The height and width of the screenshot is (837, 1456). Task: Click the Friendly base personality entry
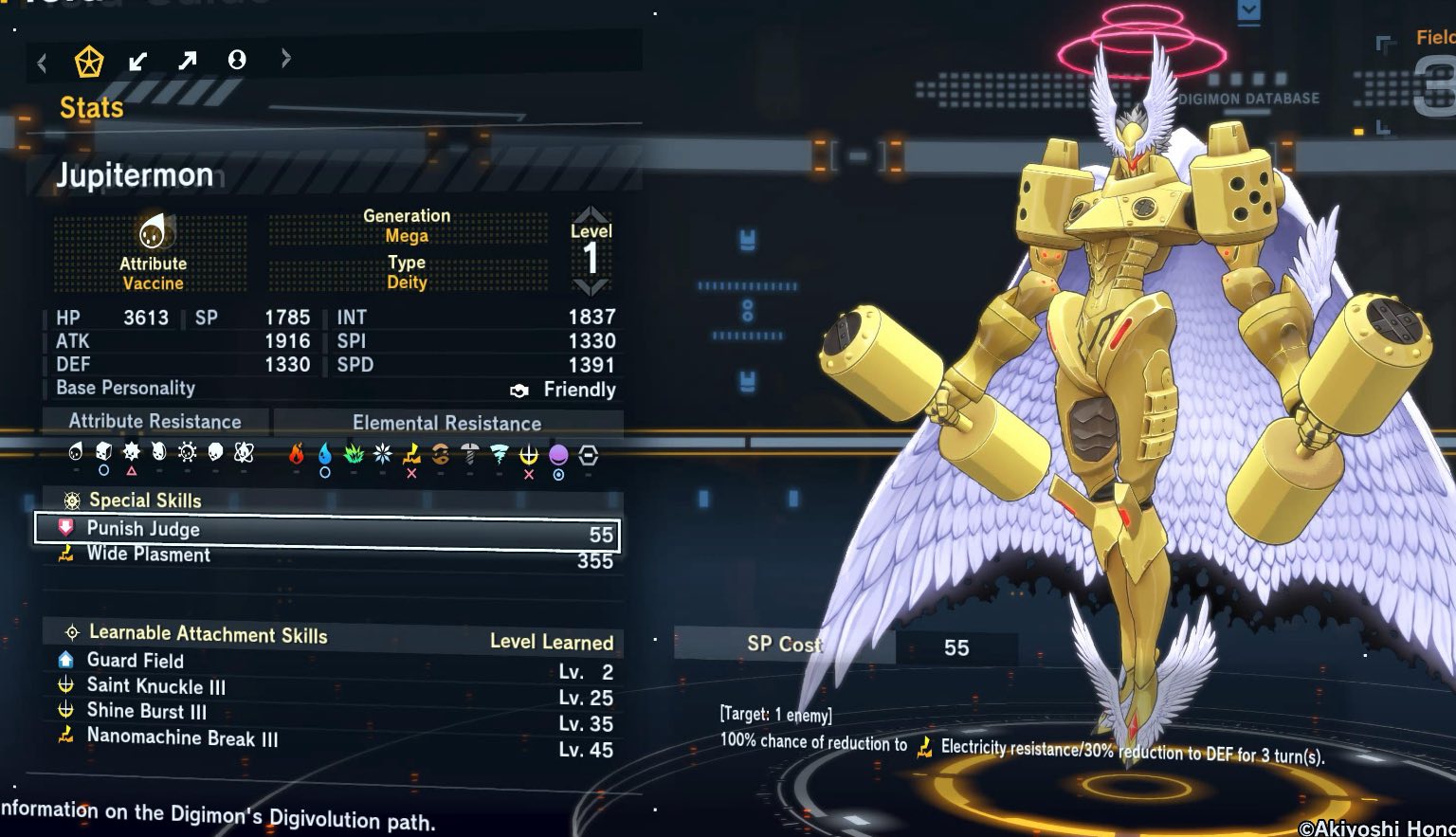pyautogui.click(x=579, y=390)
